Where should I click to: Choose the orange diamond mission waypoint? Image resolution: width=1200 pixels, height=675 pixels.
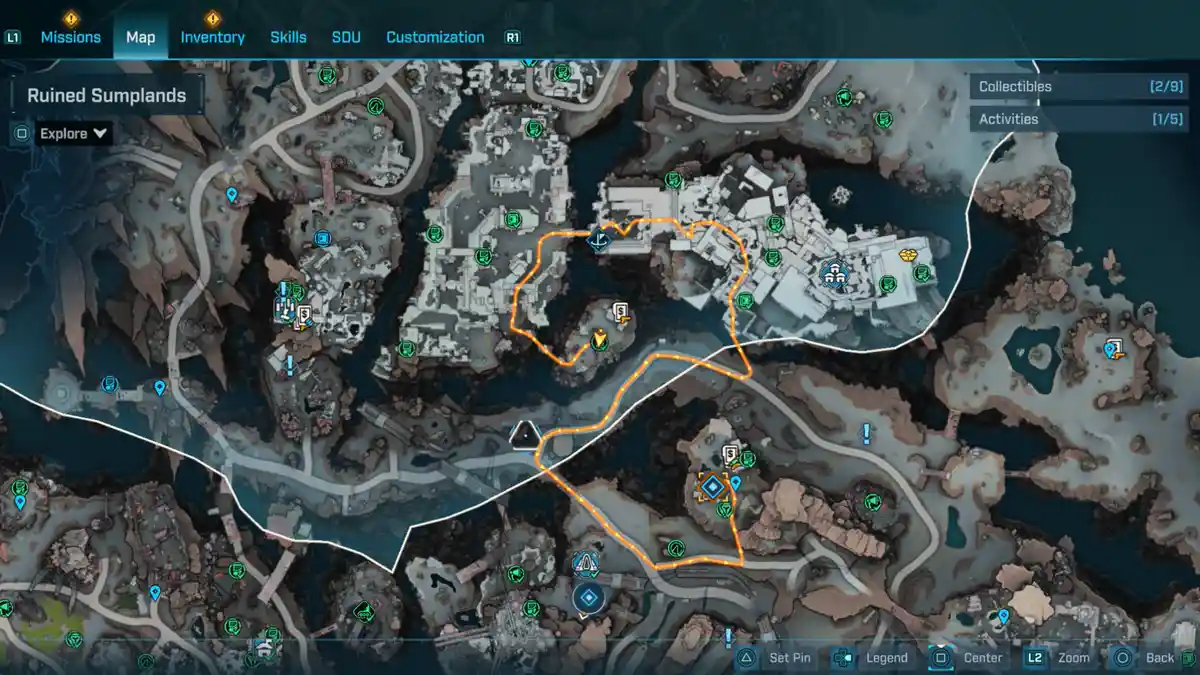click(712, 487)
